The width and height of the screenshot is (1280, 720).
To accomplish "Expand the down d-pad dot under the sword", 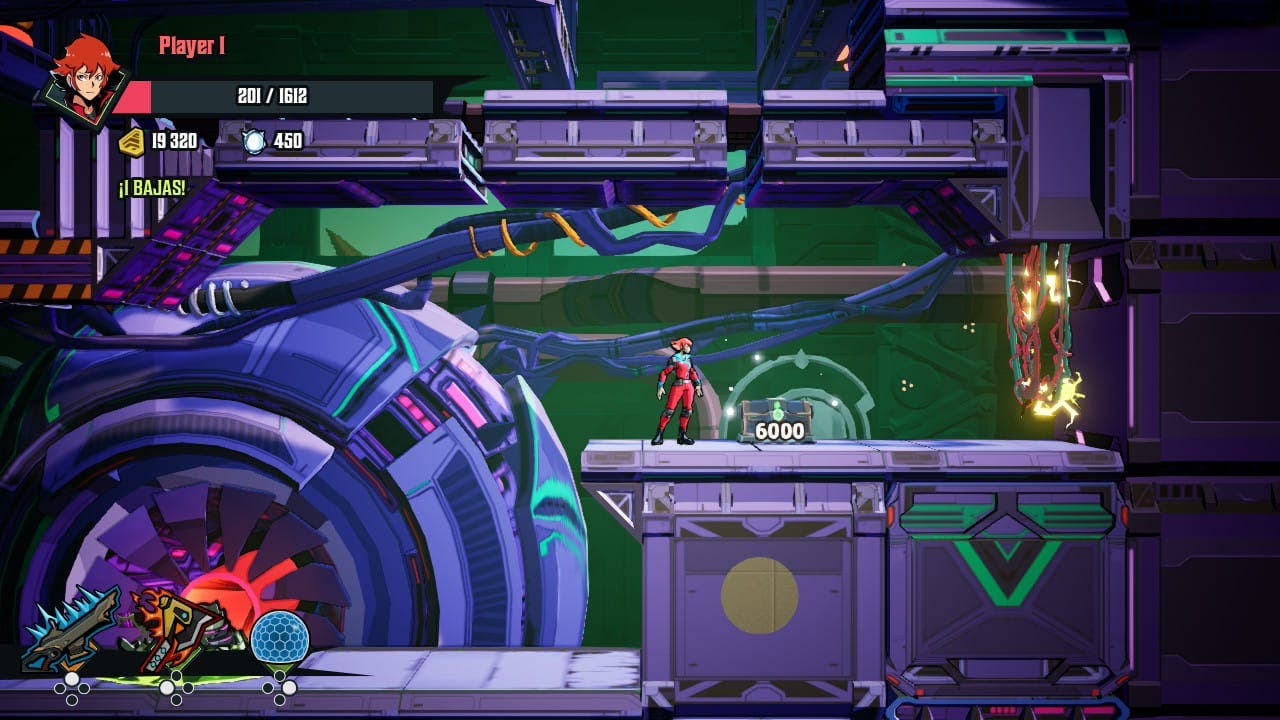I will [71, 698].
